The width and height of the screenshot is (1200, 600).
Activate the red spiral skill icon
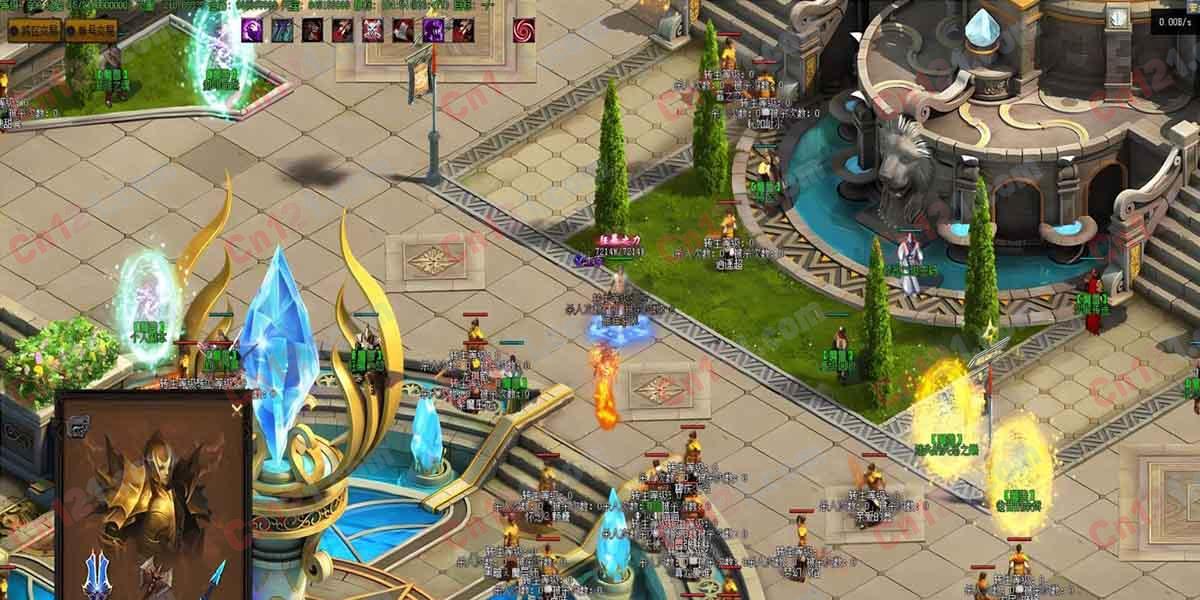click(x=523, y=30)
